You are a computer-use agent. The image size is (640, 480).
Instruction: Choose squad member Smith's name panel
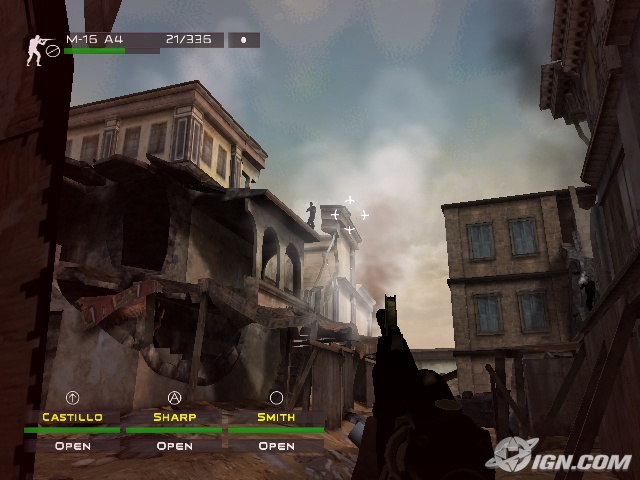pyautogui.click(x=275, y=417)
